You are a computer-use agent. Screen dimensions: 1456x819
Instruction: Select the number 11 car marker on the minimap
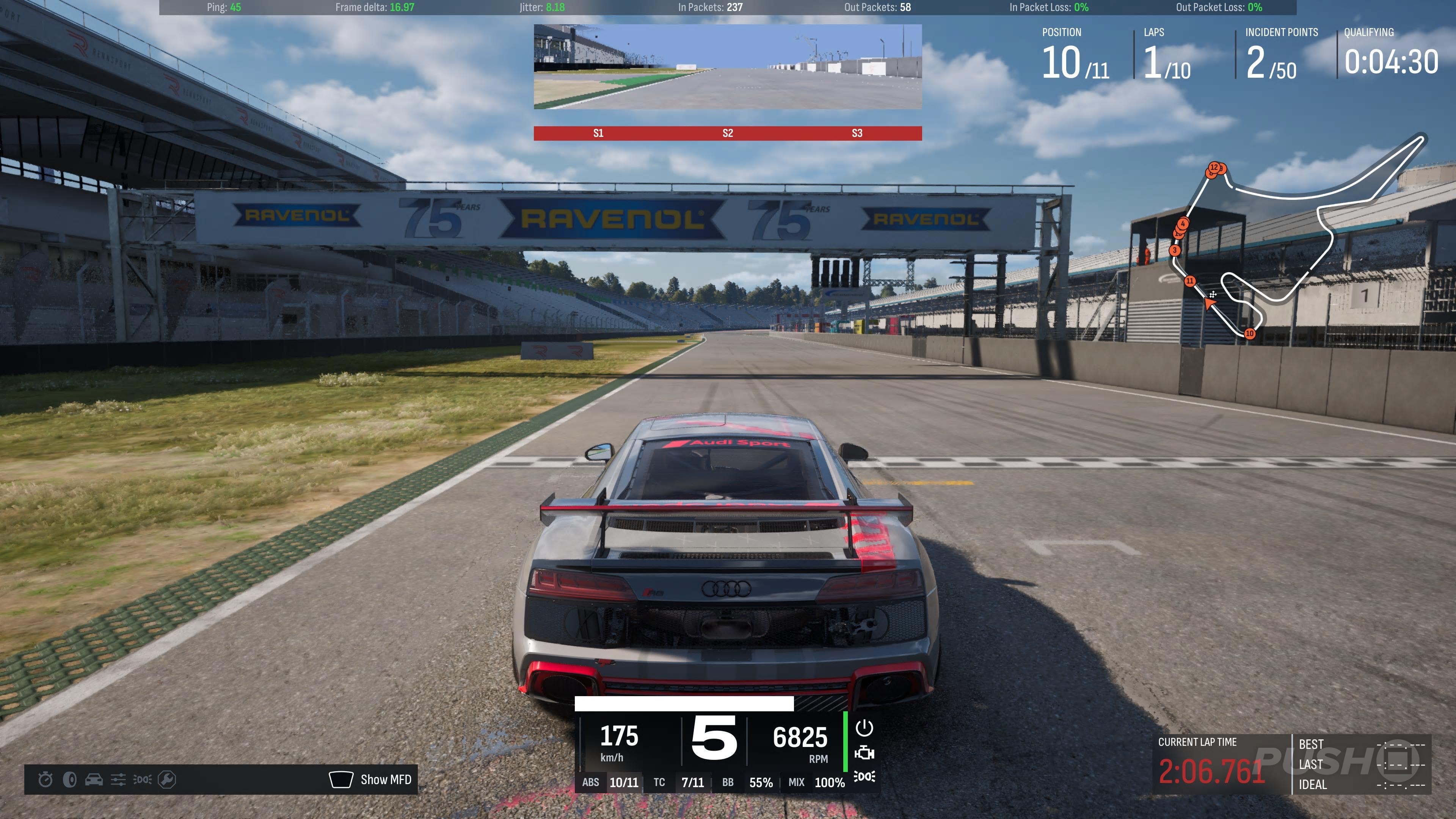coord(1190,281)
